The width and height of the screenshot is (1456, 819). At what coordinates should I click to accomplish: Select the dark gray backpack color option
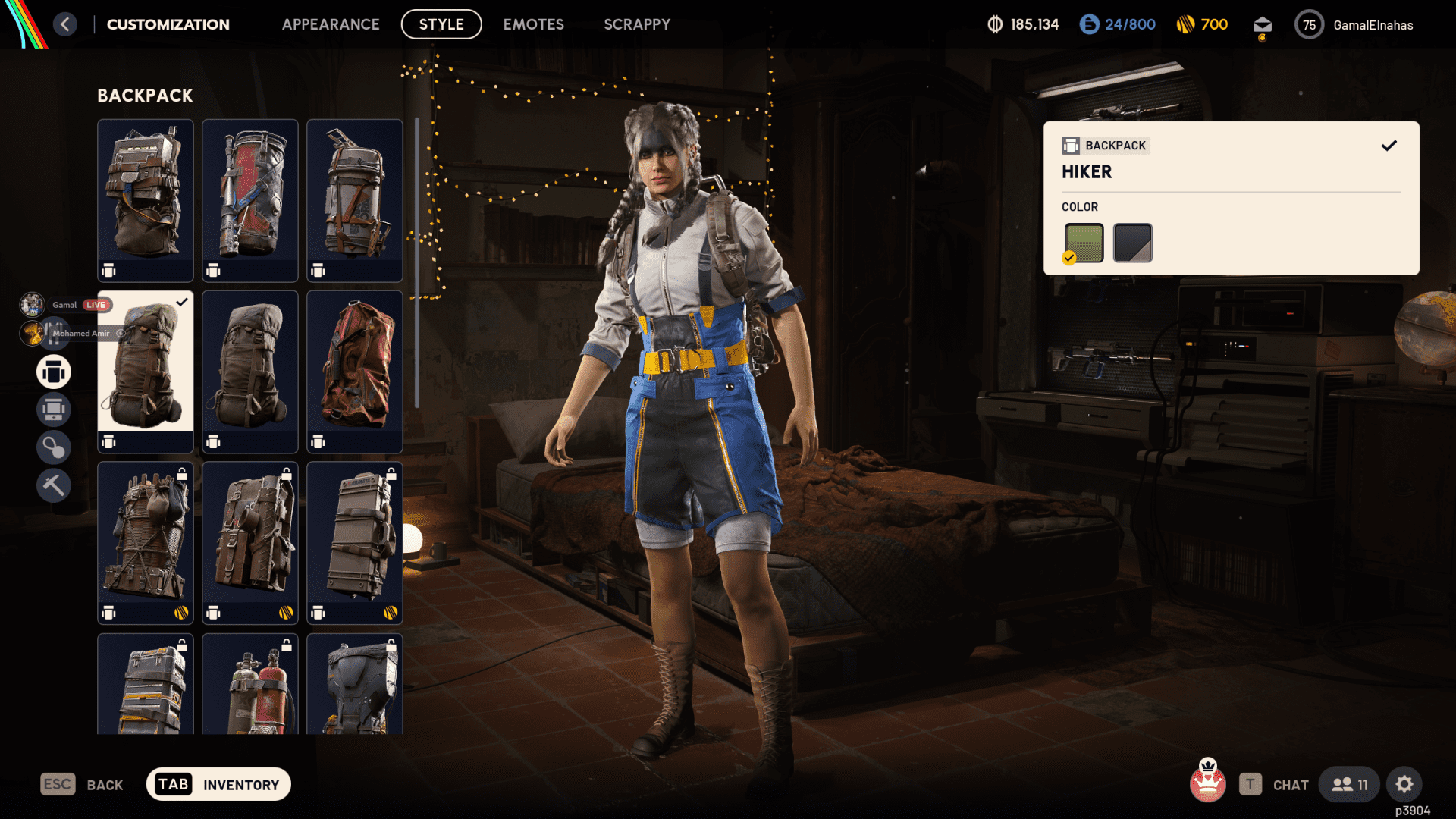click(1131, 242)
